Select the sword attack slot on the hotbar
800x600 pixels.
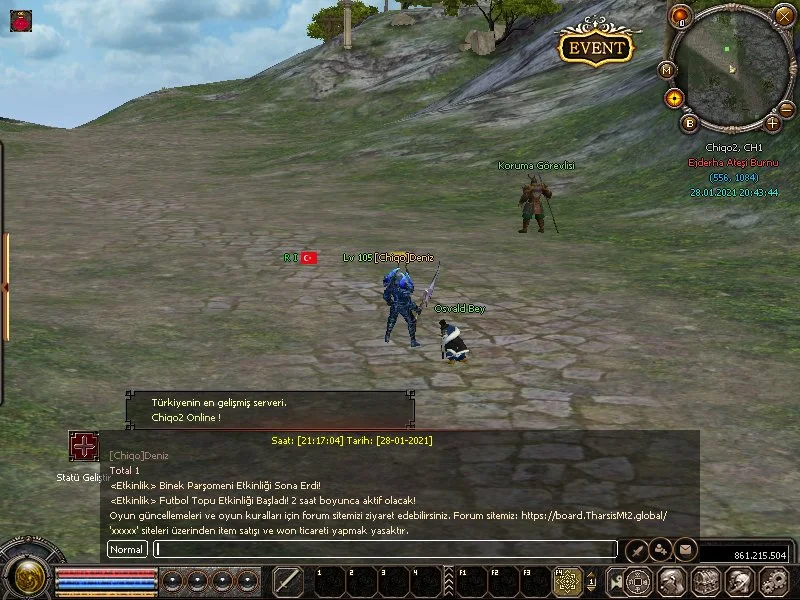pos(288,581)
